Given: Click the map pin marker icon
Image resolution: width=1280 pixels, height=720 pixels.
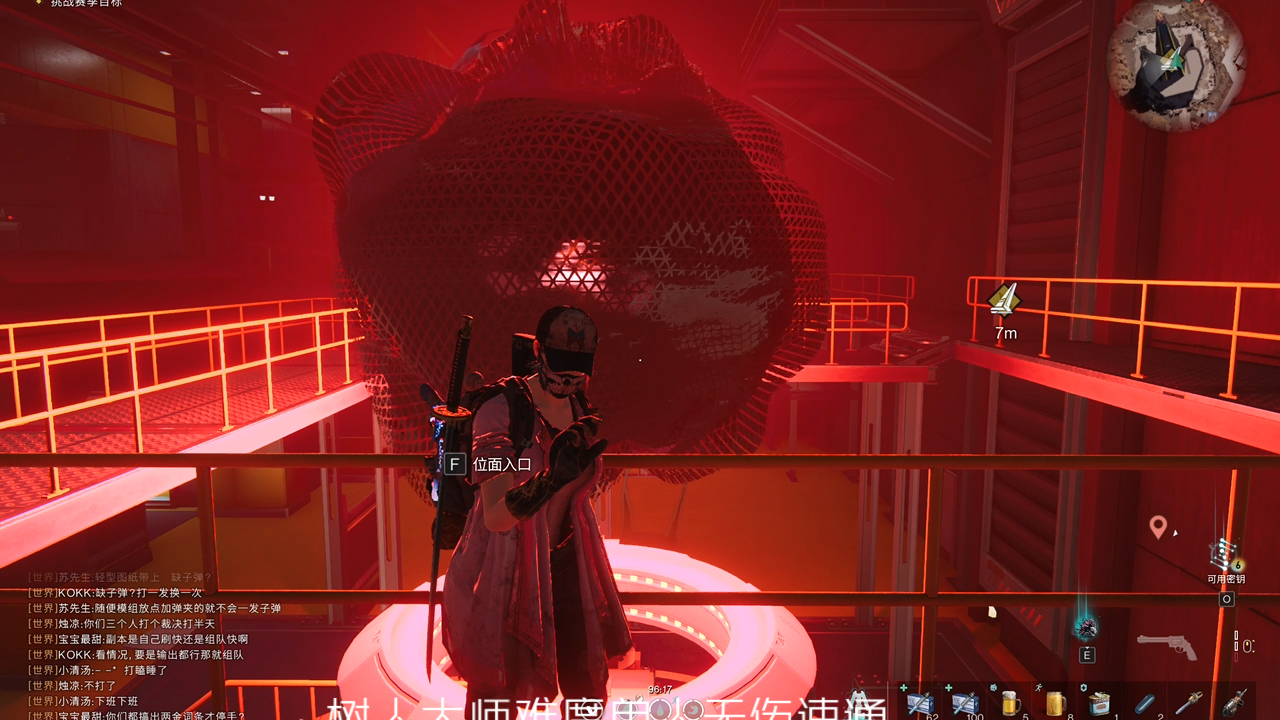Looking at the screenshot, I should (1158, 526).
